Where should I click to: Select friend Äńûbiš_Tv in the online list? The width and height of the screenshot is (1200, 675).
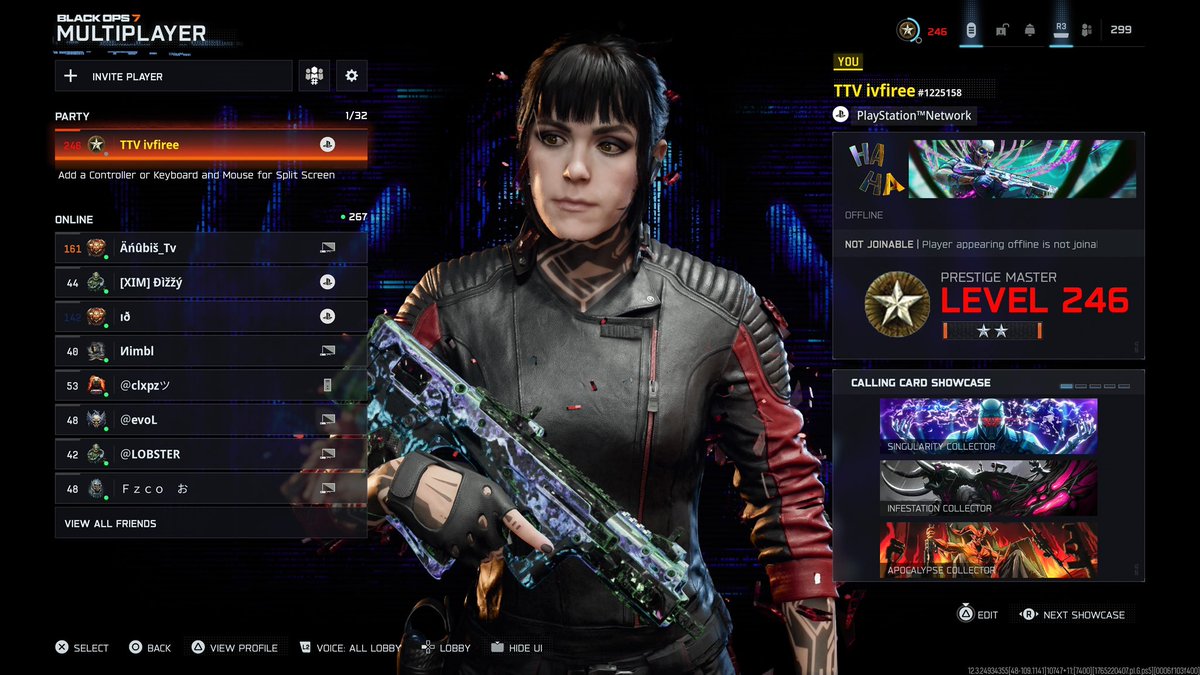(211, 248)
